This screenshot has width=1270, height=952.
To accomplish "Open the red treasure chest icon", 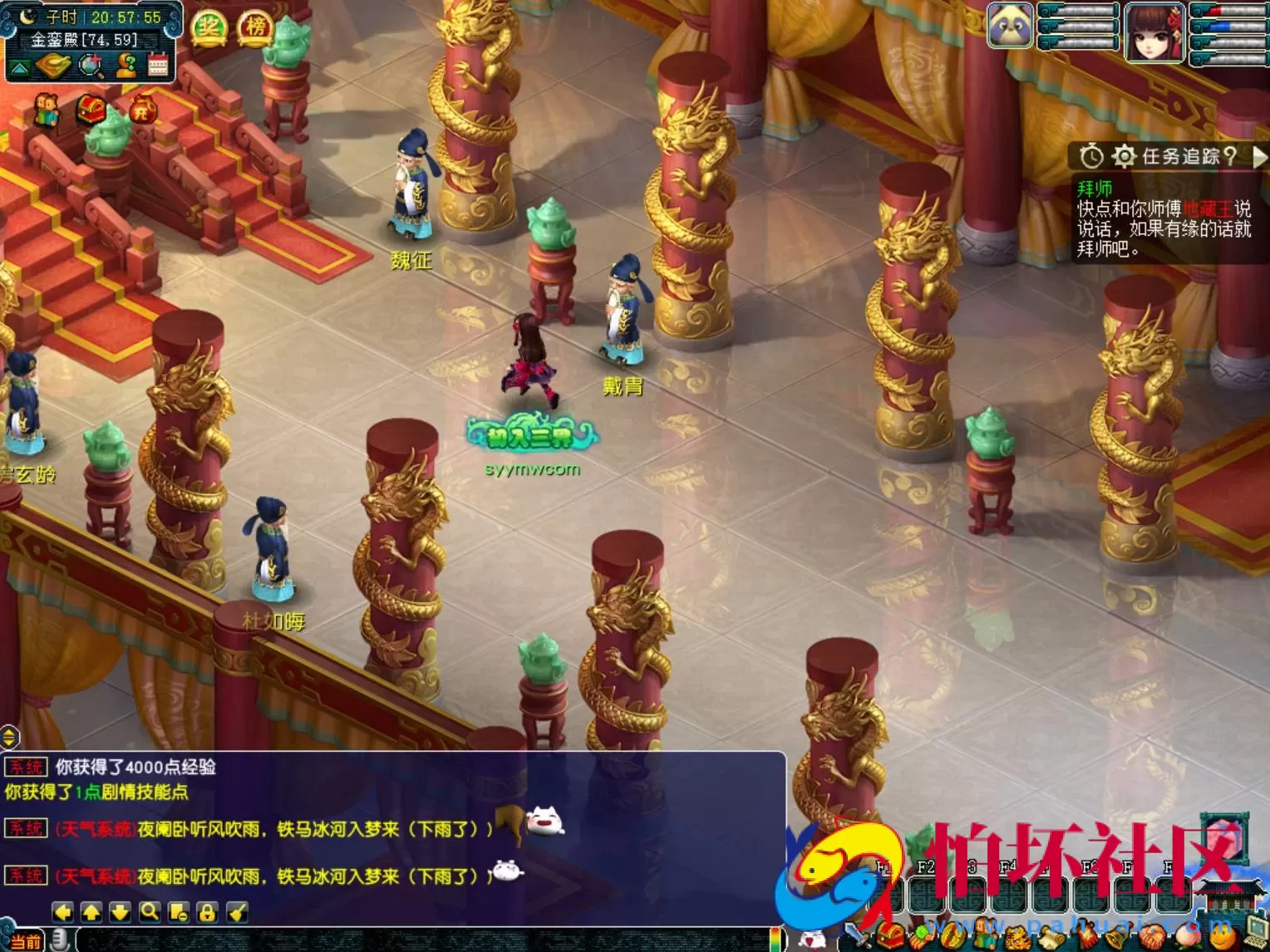I will tap(91, 109).
